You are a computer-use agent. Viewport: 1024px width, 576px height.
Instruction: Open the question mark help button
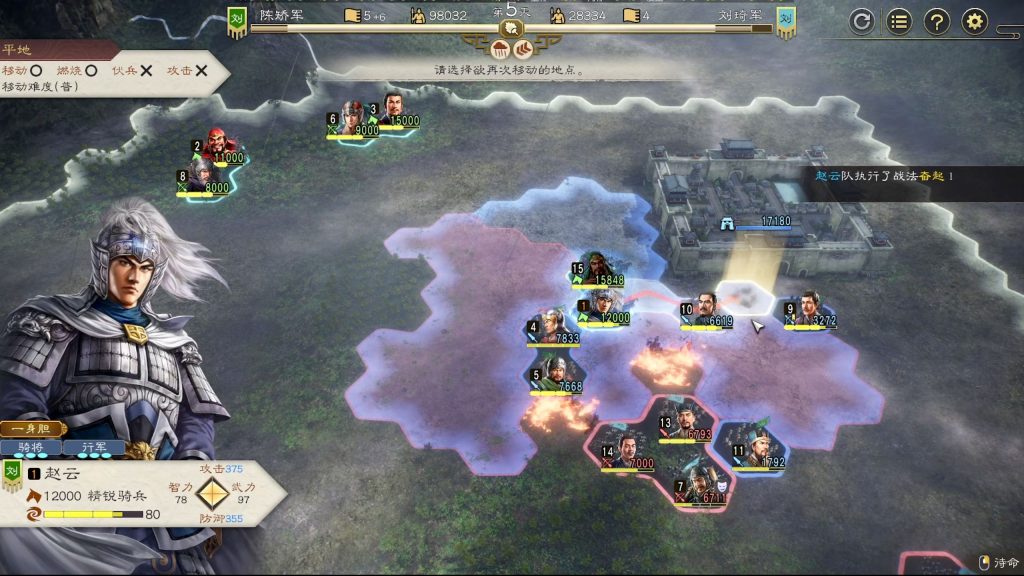point(937,21)
